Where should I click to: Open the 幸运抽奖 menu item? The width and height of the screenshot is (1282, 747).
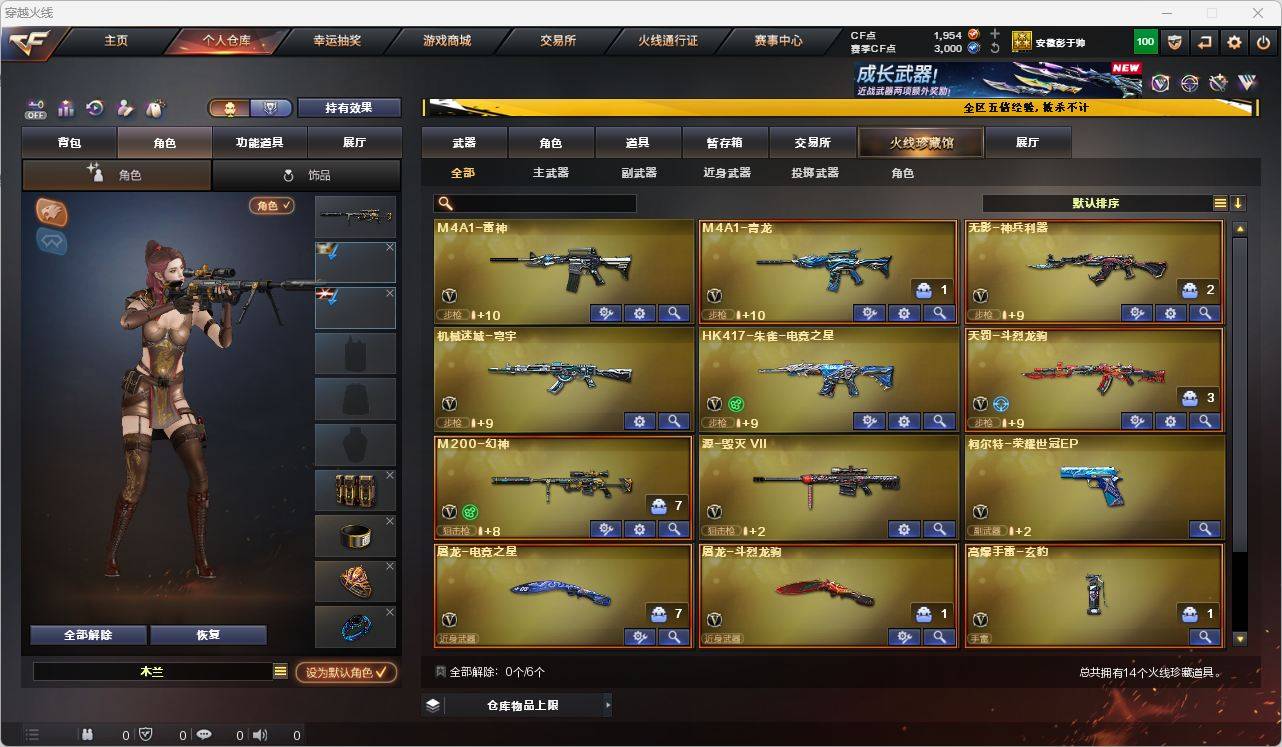[x=338, y=41]
